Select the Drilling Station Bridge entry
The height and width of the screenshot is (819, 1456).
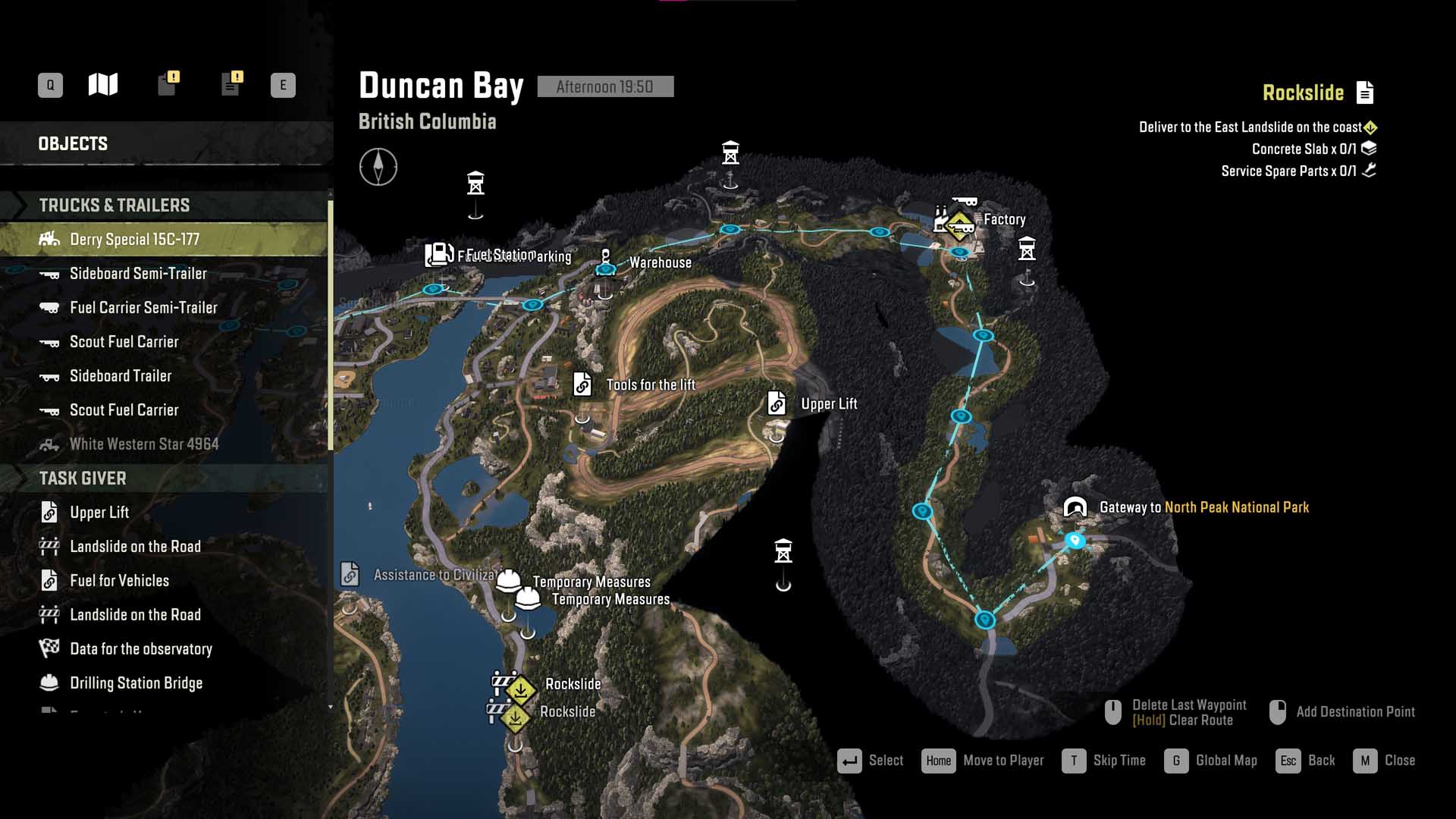pyautogui.click(x=136, y=683)
